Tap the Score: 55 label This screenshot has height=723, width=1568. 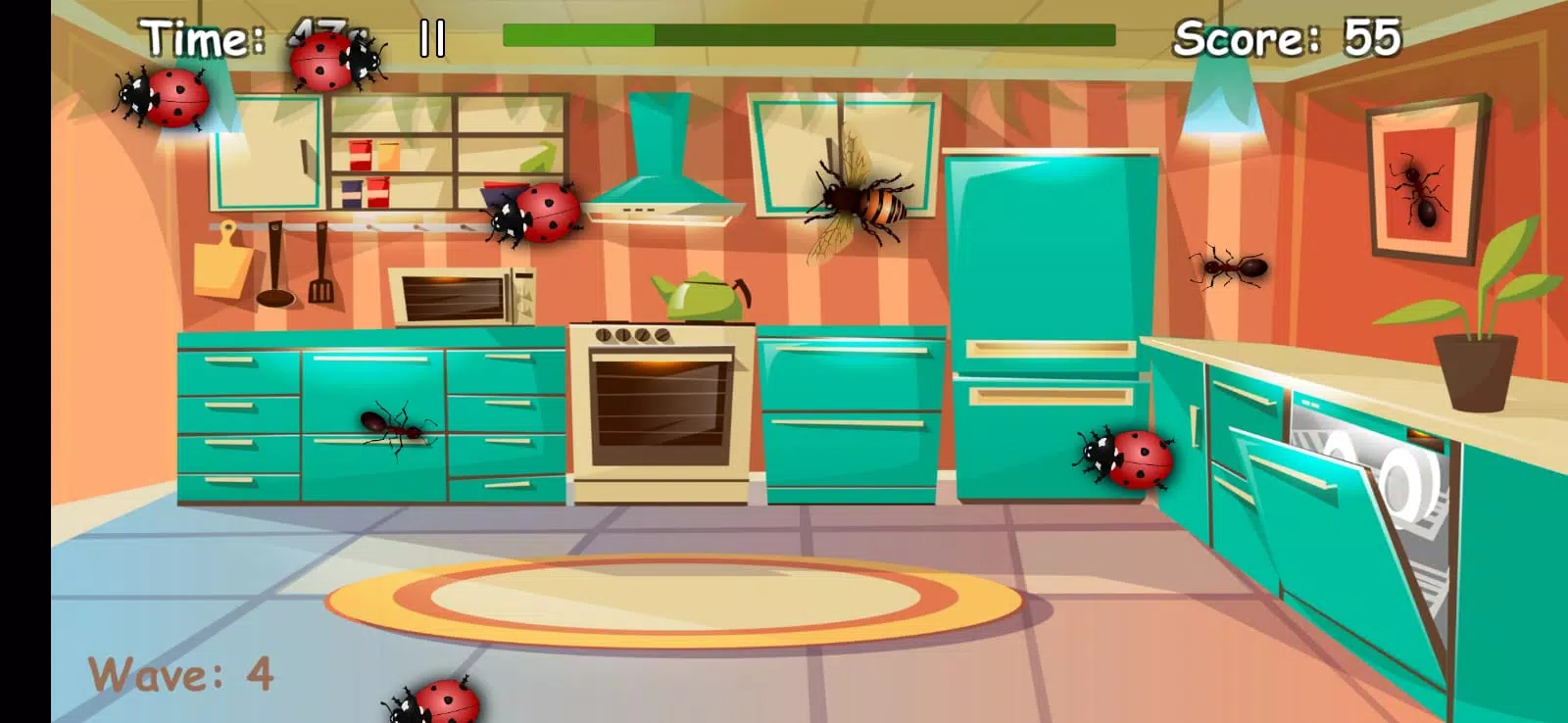coord(1290,39)
